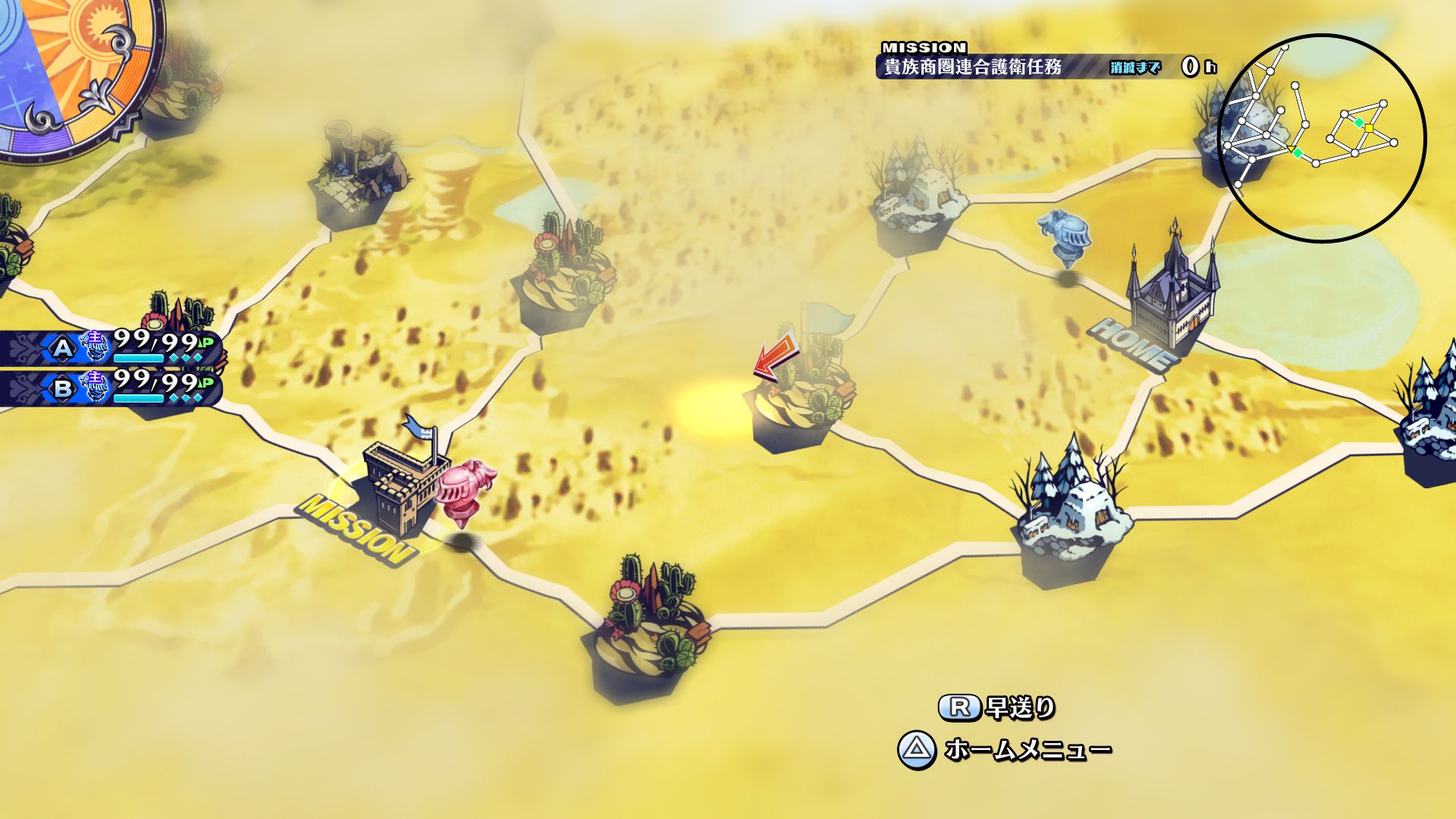Choose the MISSION fortress node
Viewport: 1456px width, 819px height.
(402, 485)
